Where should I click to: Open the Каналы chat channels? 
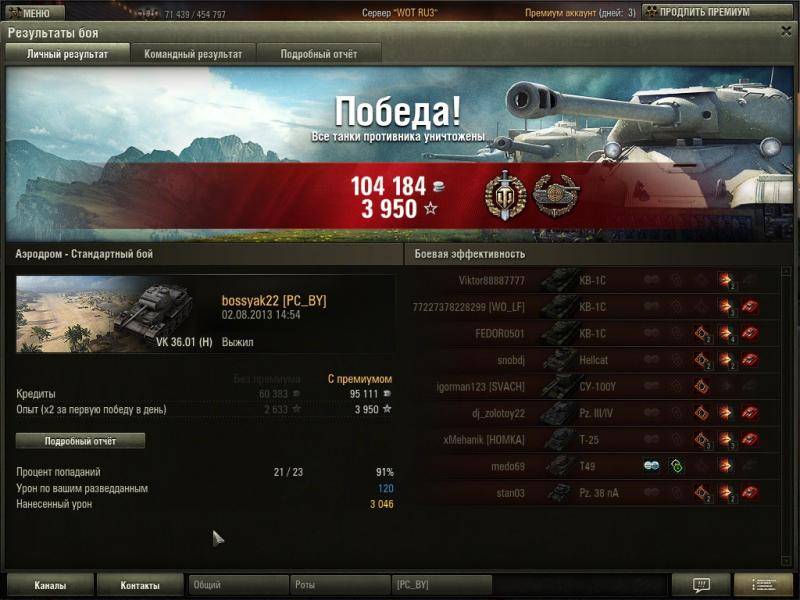tap(50, 585)
